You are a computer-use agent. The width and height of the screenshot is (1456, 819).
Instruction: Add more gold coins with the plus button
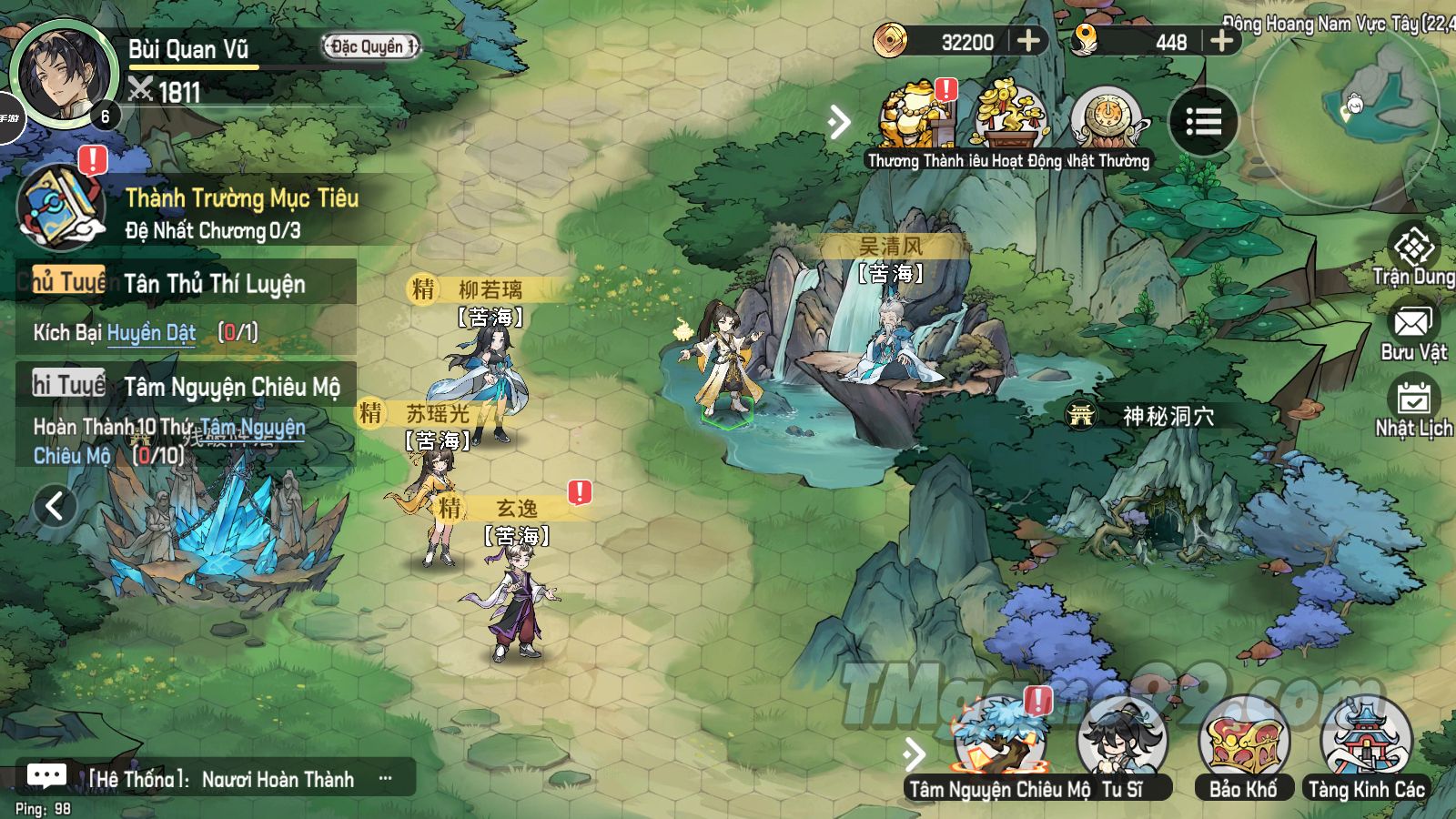[x=1028, y=41]
